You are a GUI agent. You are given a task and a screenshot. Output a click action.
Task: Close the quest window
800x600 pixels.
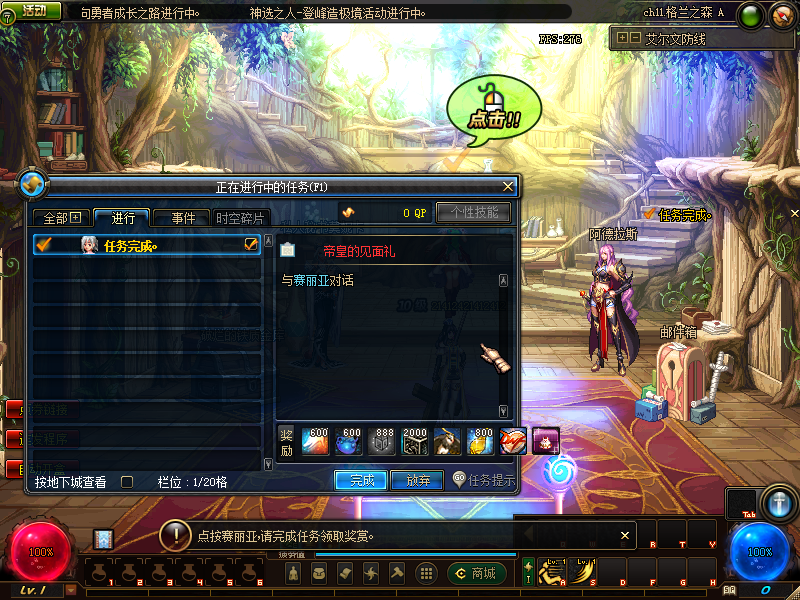coord(509,186)
